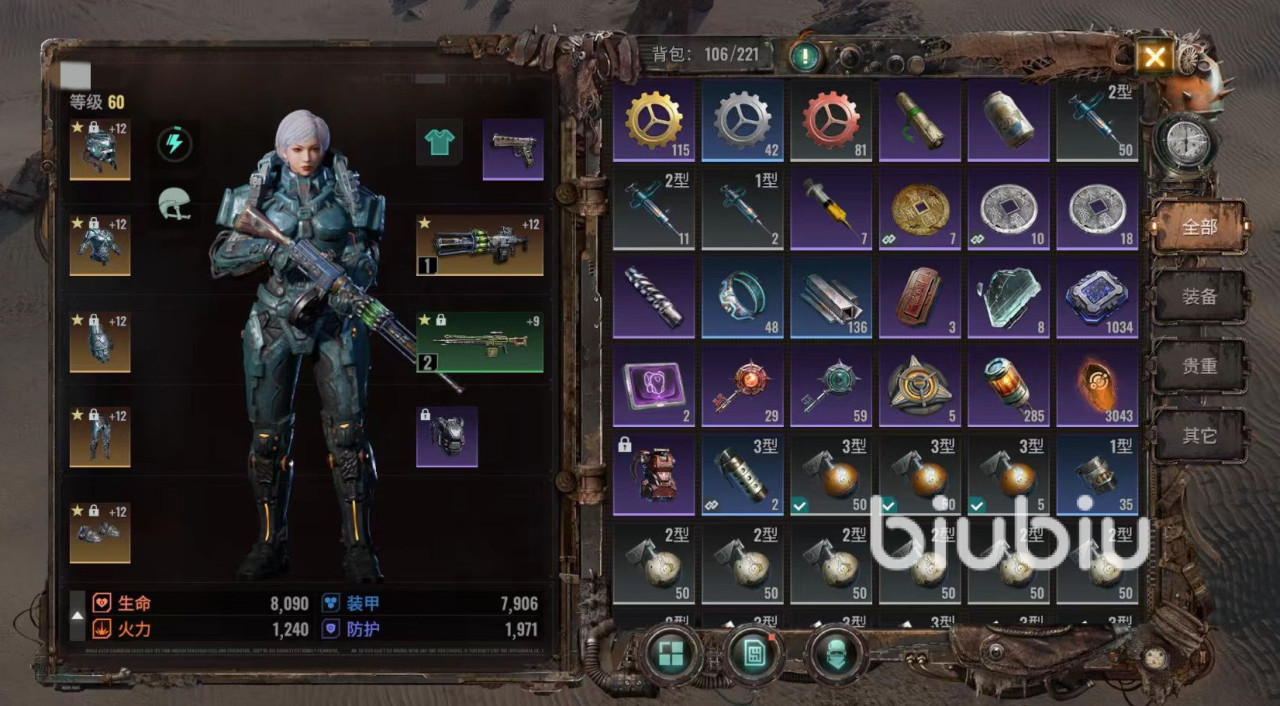The image size is (1280, 706).
Task: Click the square-holed gold coin item
Action: coord(919,209)
